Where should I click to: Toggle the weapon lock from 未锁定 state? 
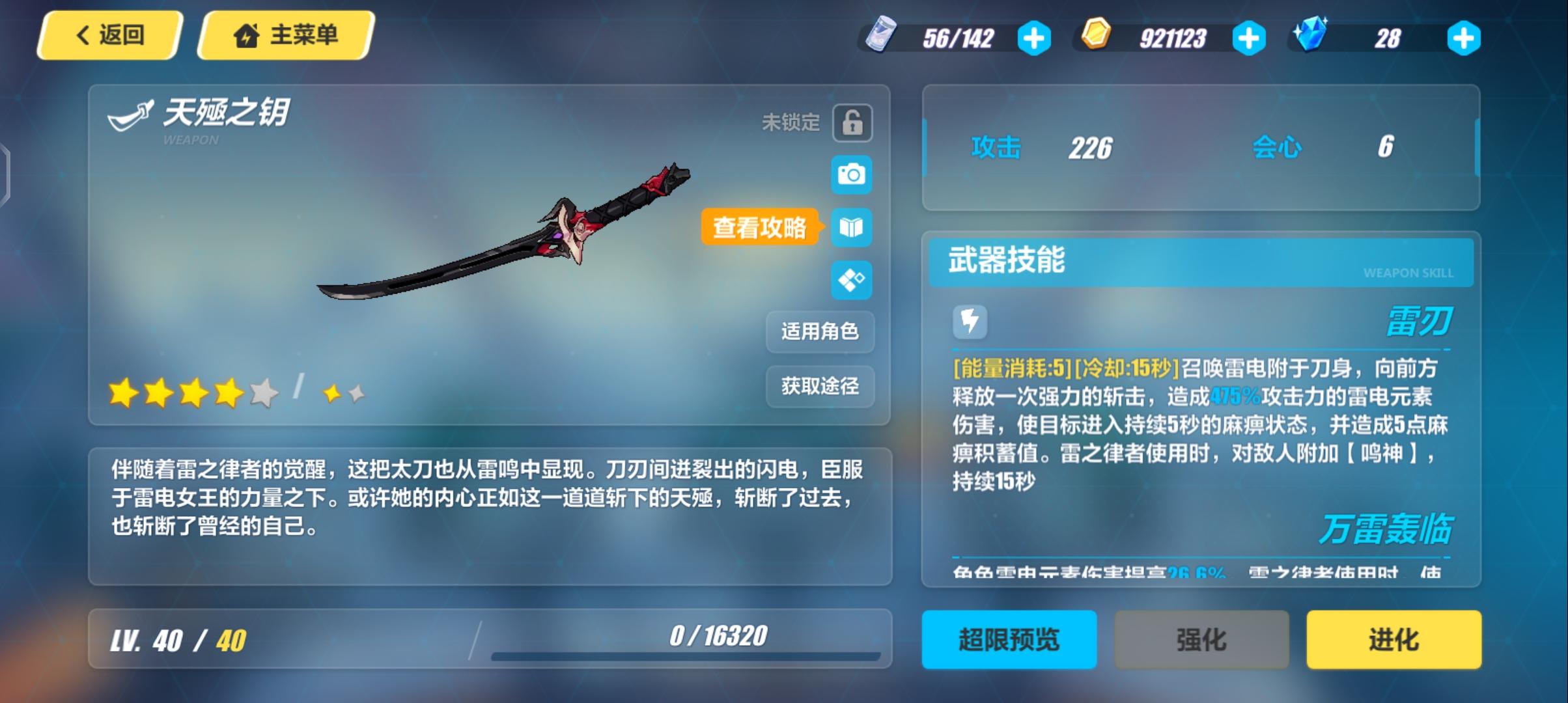tap(854, 123)
